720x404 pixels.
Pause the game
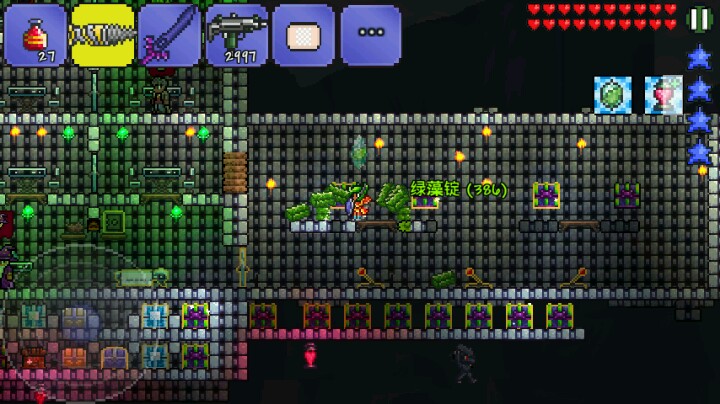coord(699,19)
